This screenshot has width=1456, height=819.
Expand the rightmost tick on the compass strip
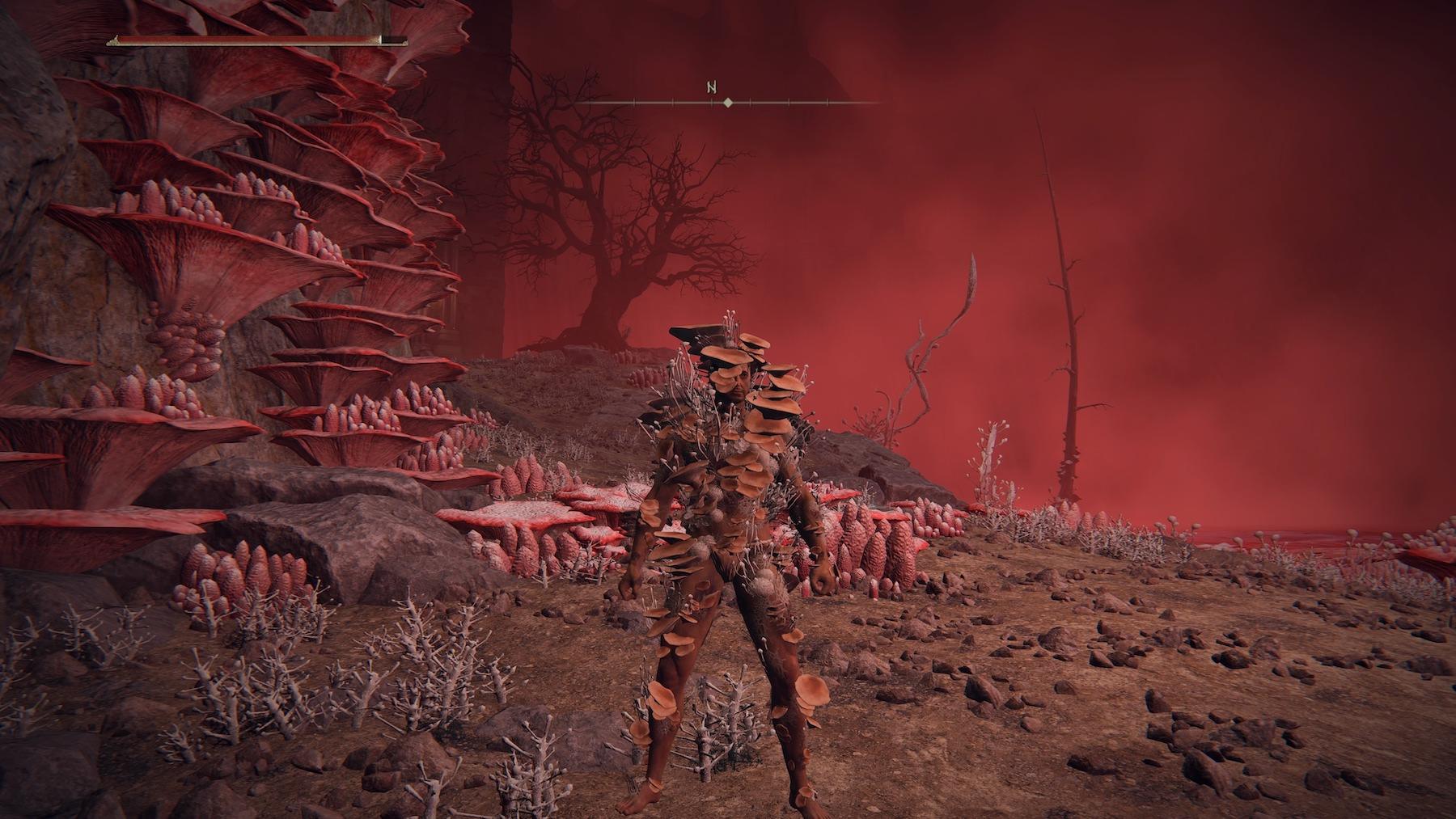[827, 103]
